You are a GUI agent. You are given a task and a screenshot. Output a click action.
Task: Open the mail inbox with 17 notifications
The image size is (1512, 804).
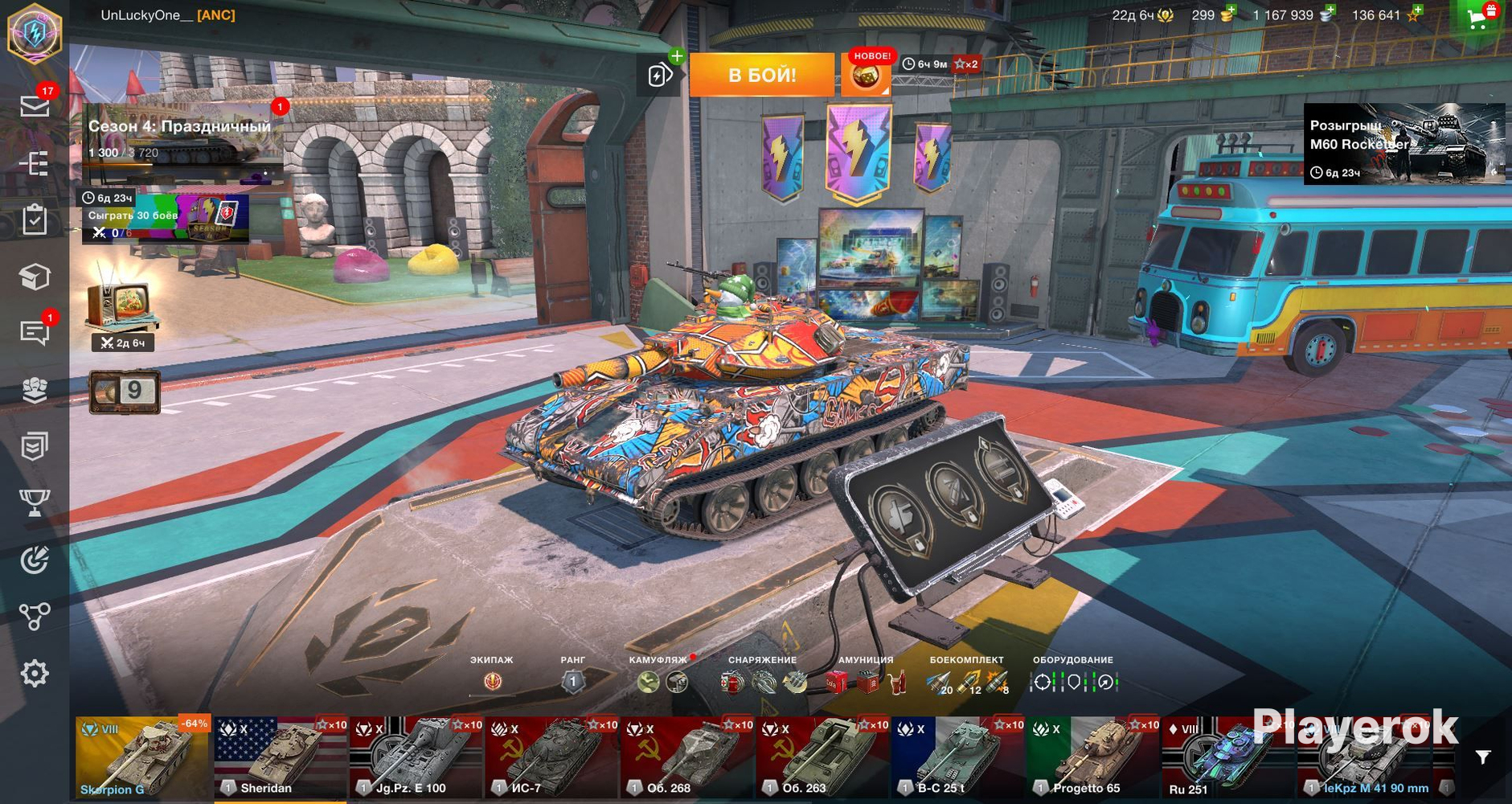35,106
